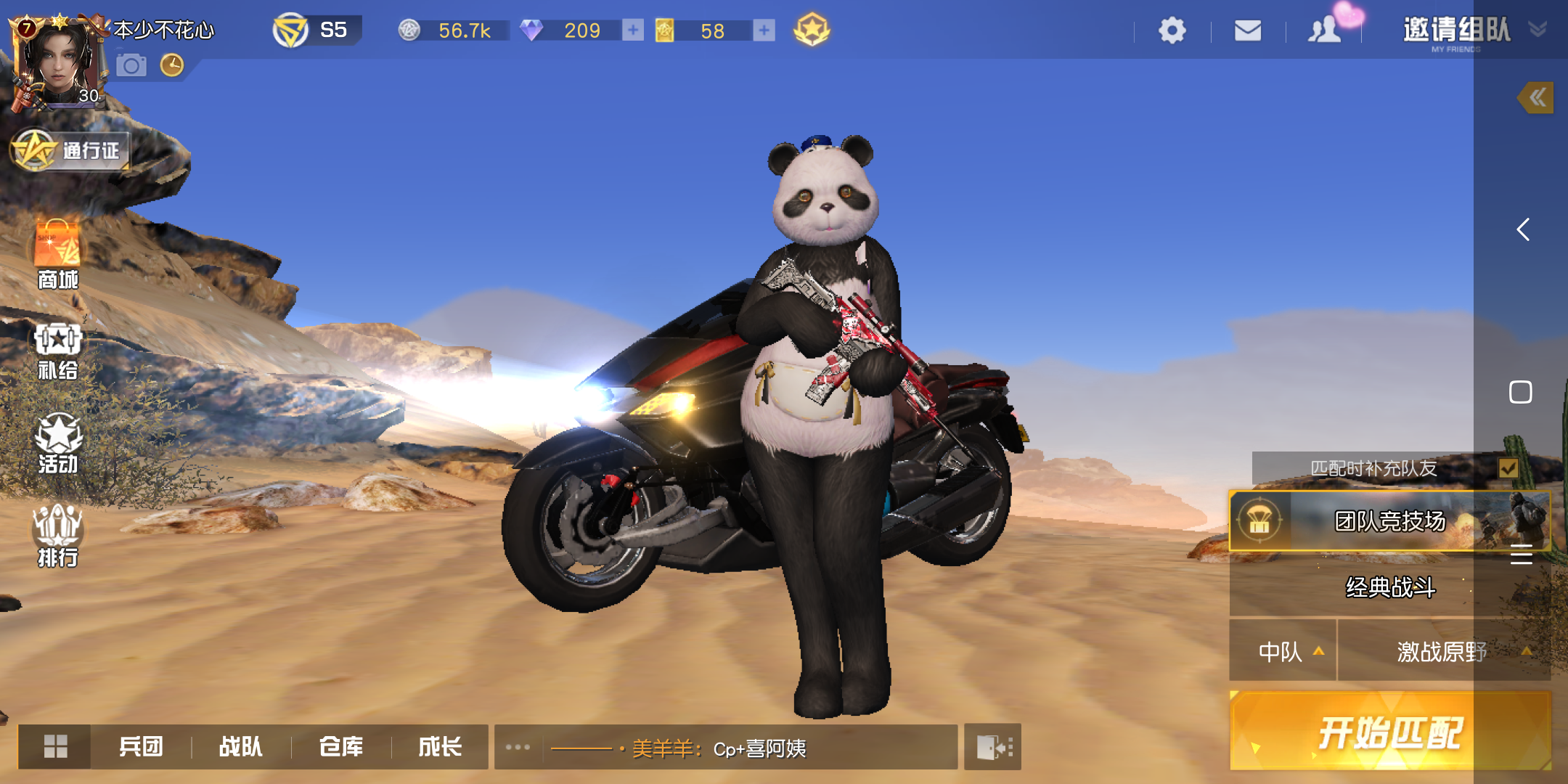Collapse the right panel with double chevron

click(x=1537, y=97)
